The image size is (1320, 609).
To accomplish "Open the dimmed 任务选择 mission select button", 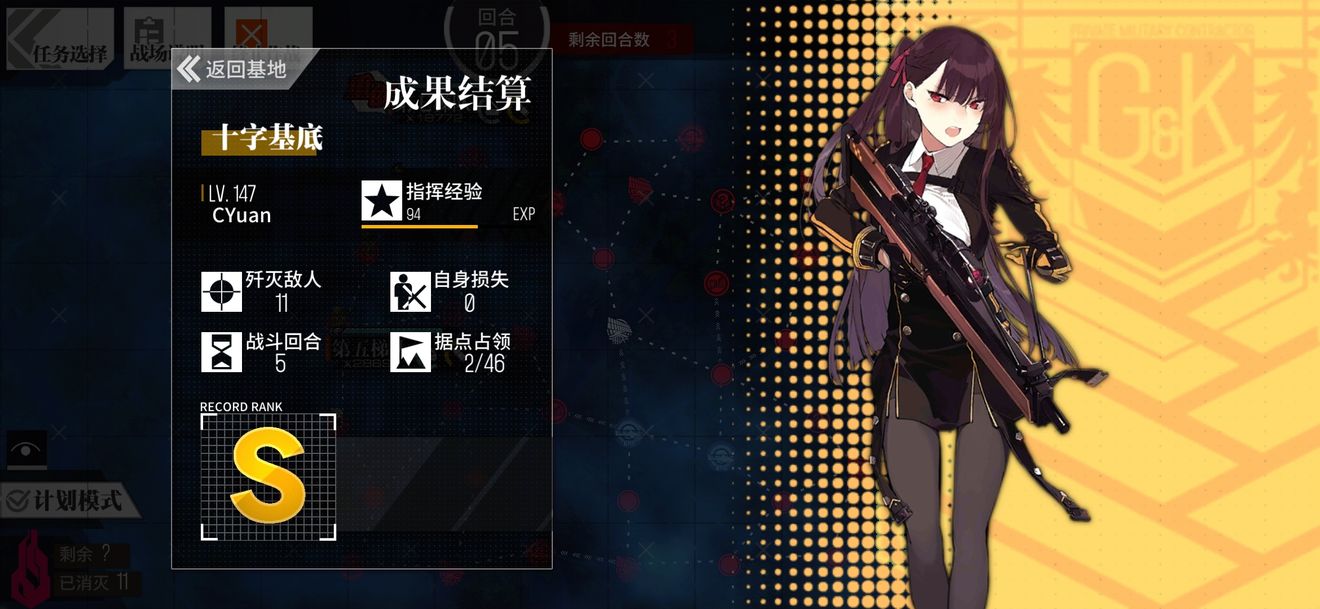I will [60, 40].
